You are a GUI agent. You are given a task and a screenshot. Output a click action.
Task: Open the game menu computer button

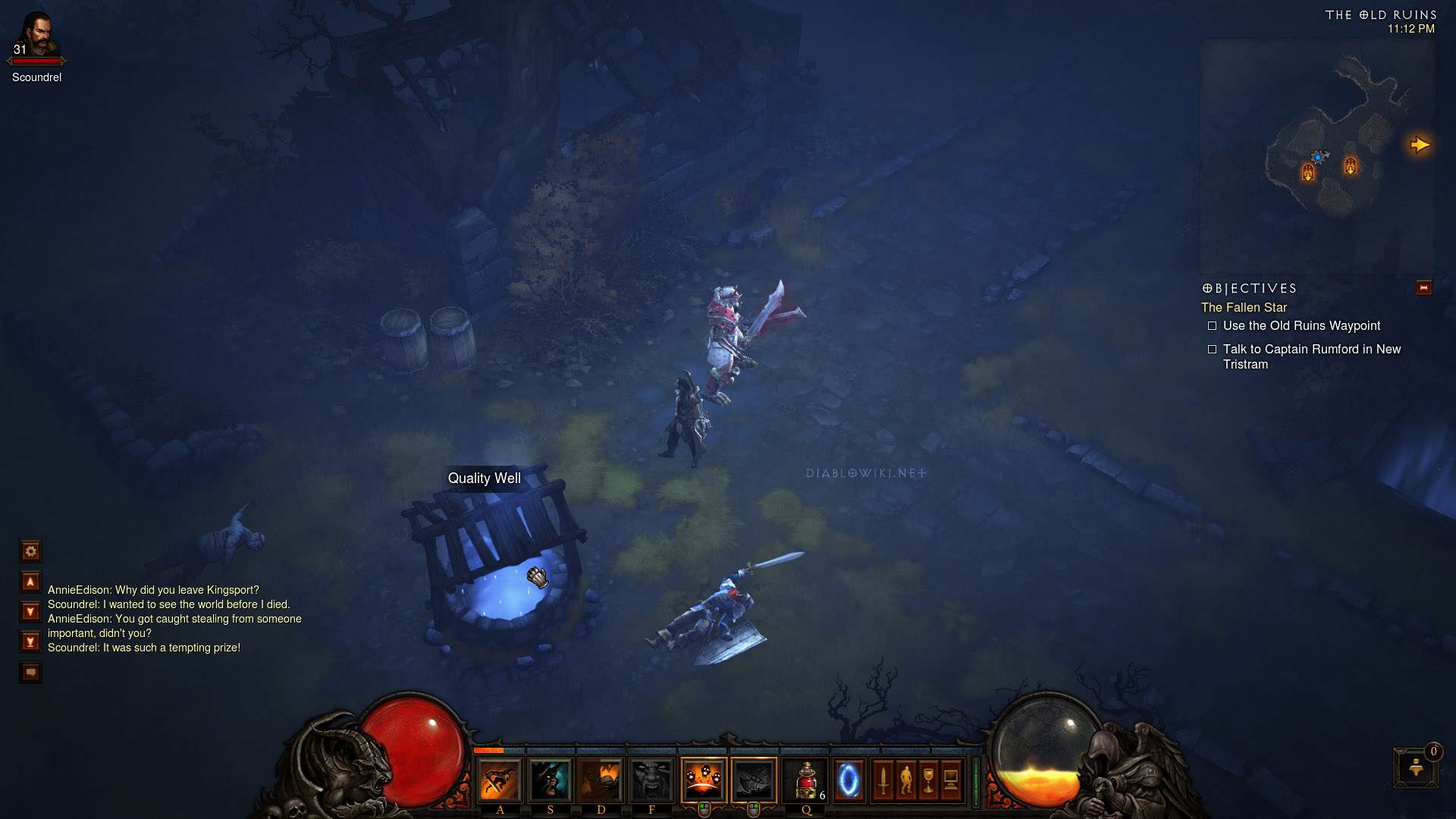pyautogui.click(x=951, y=780)
